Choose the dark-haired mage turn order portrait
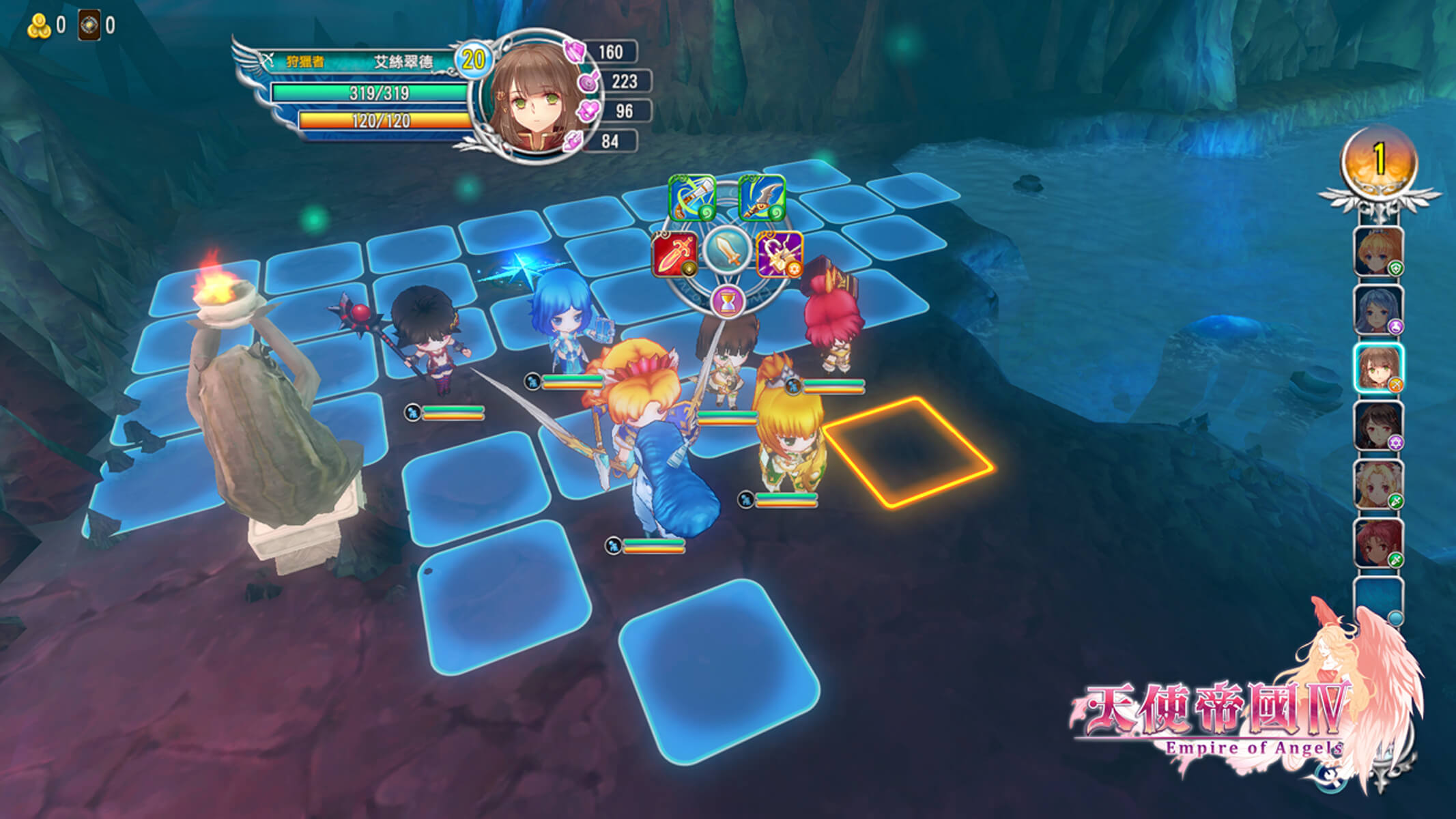Screen dimensions: 1456x819 tap(1378, 426)
